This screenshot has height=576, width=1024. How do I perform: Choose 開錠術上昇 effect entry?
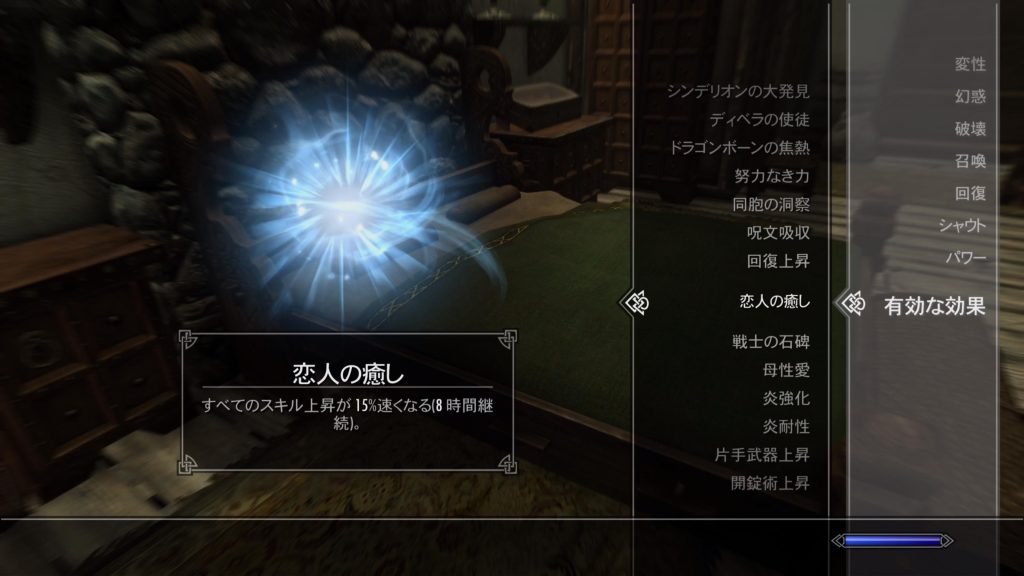coord(770,483)
